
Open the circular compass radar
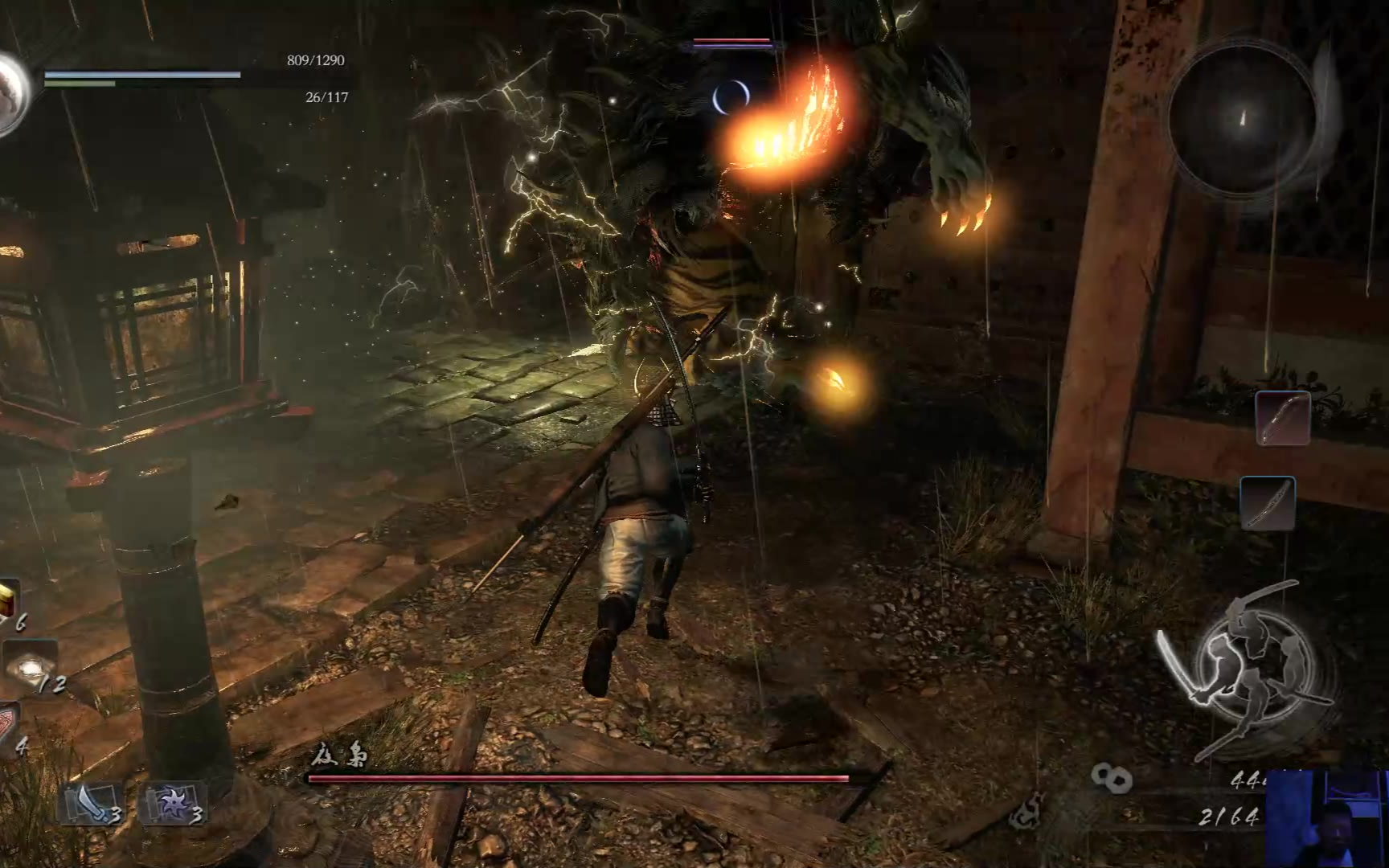(1243, 119)
